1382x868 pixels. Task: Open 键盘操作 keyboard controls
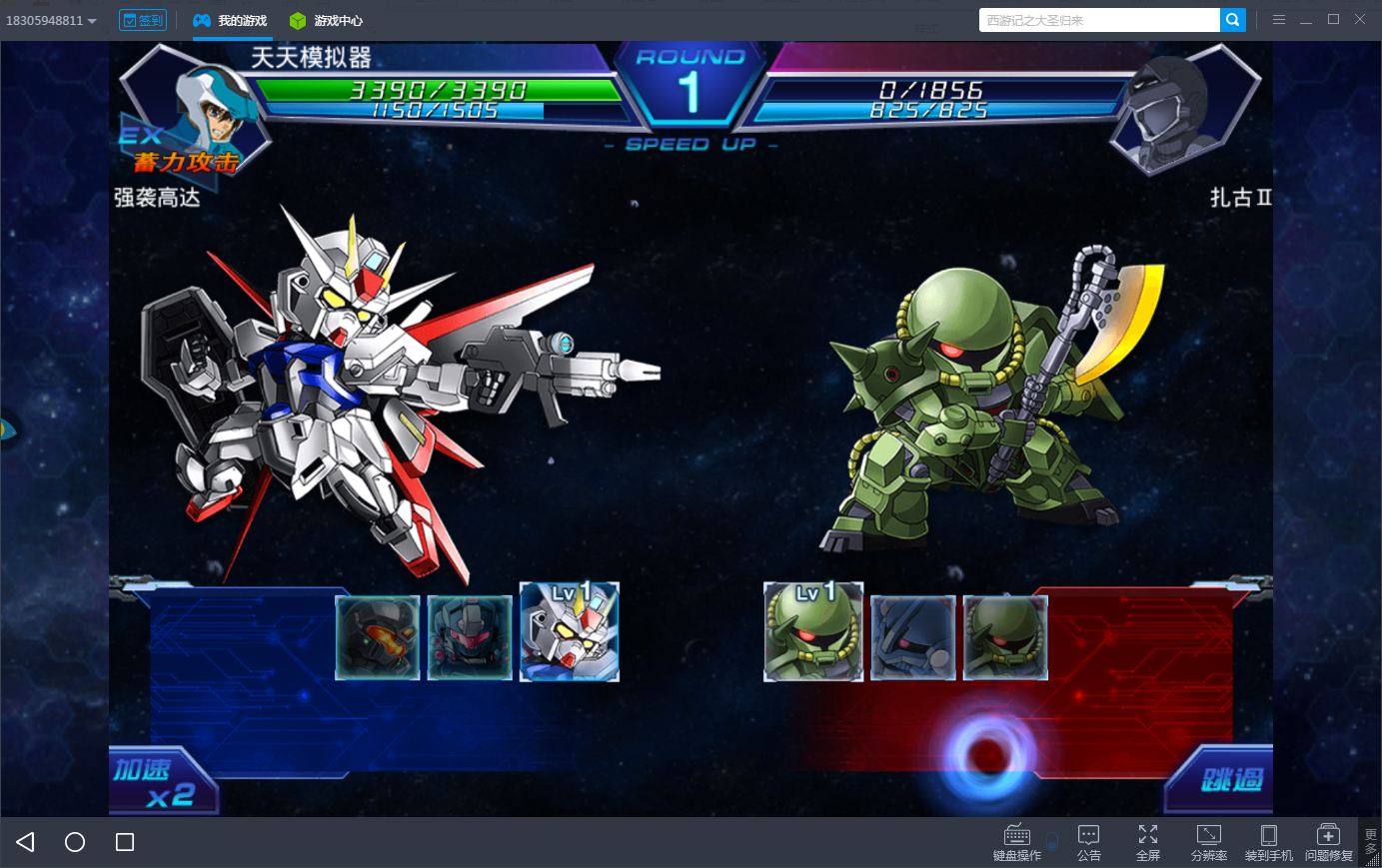[1017, 842]
